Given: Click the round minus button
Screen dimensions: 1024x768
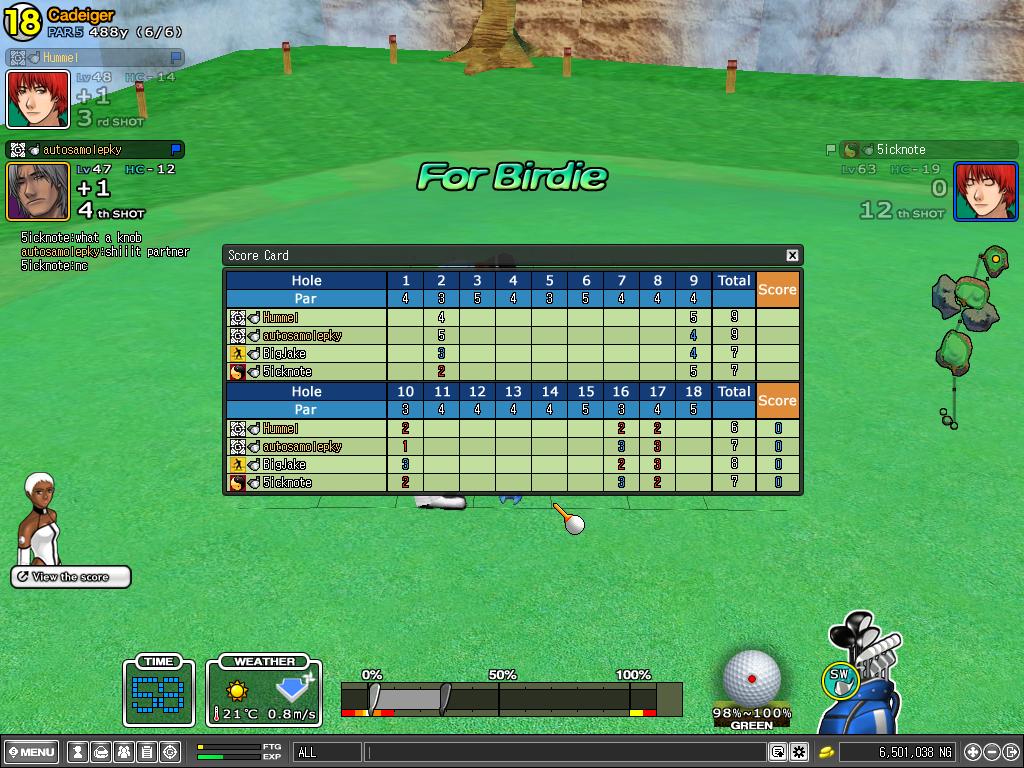Looking at the screenshot, I should [x=991, y=752].
